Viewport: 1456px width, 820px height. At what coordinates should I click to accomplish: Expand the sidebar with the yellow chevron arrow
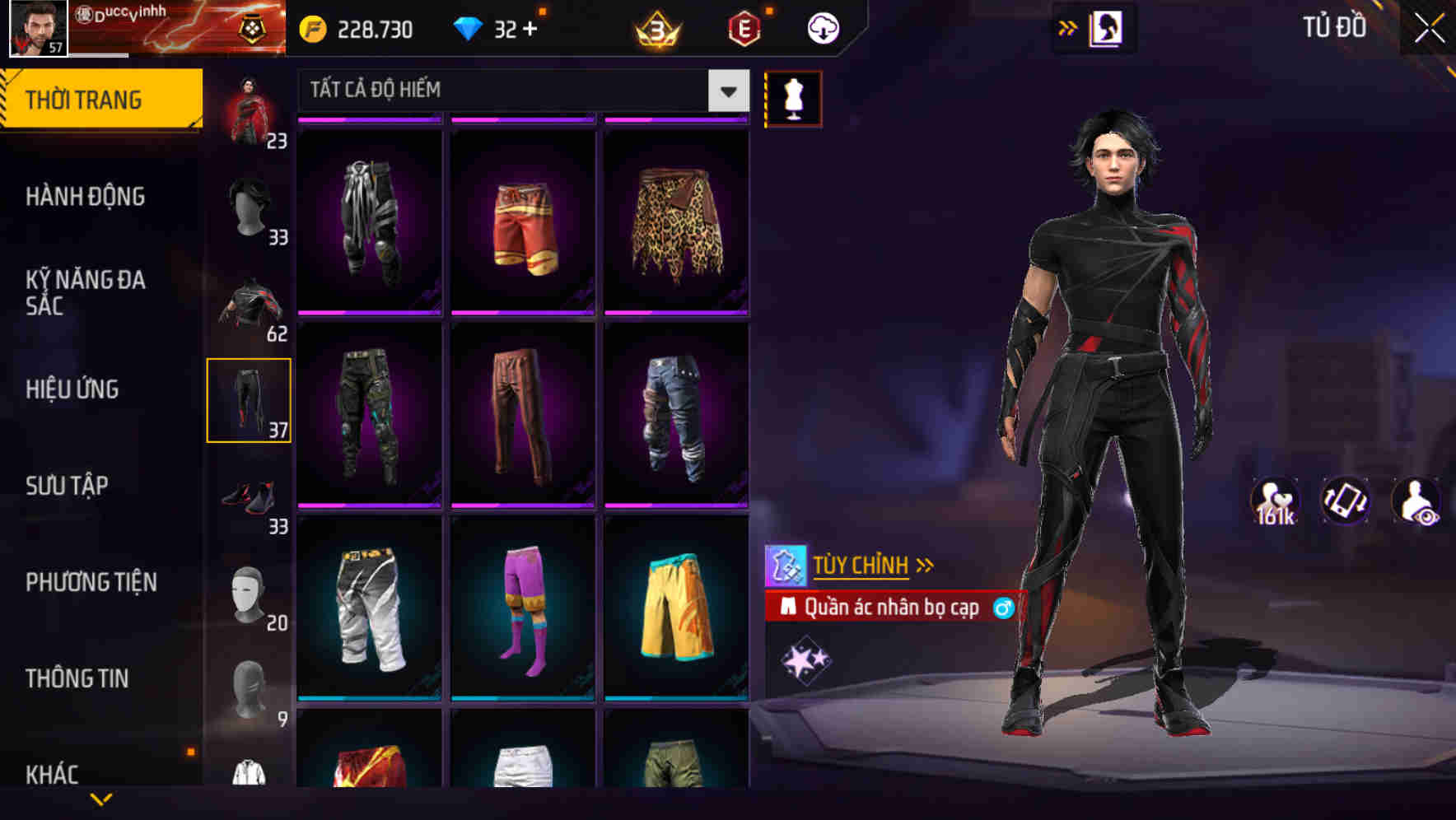pyautogui.click(x=101, y=797)
